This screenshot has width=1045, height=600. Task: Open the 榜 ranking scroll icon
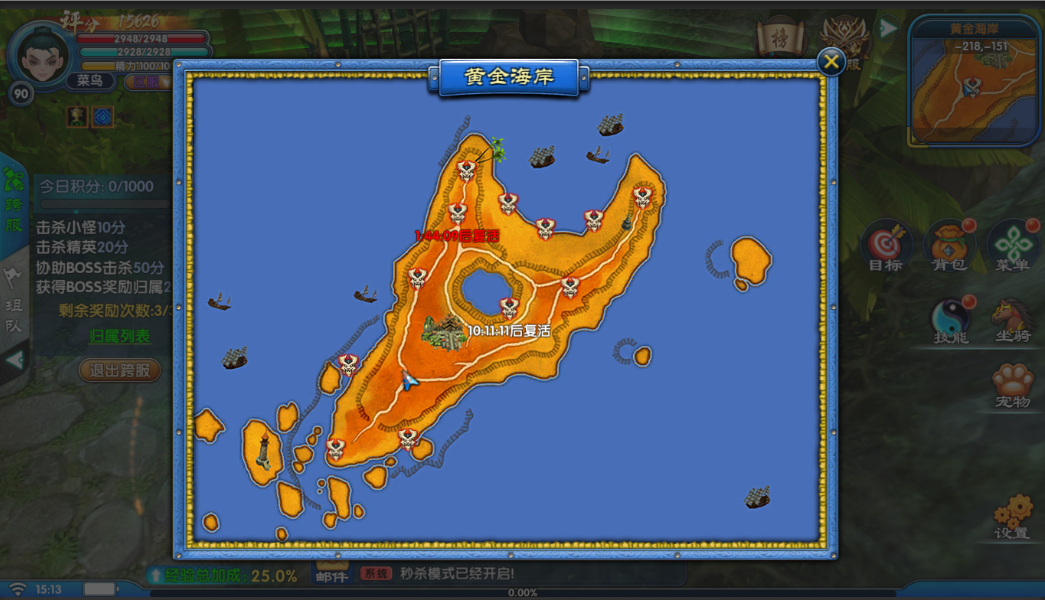776,40
